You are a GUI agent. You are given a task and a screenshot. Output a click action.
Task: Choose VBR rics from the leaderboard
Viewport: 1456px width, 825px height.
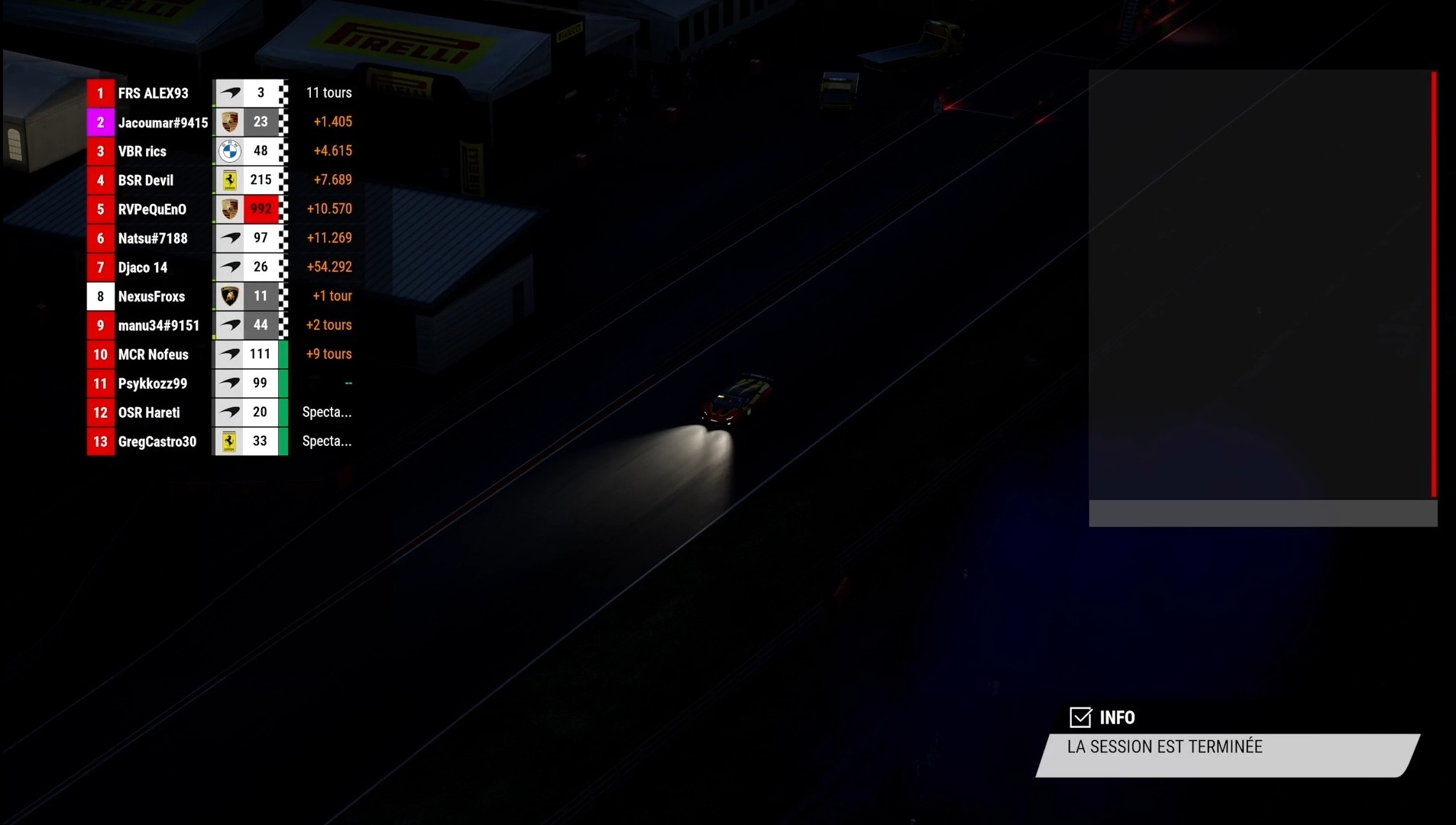[x=142, y=151]
